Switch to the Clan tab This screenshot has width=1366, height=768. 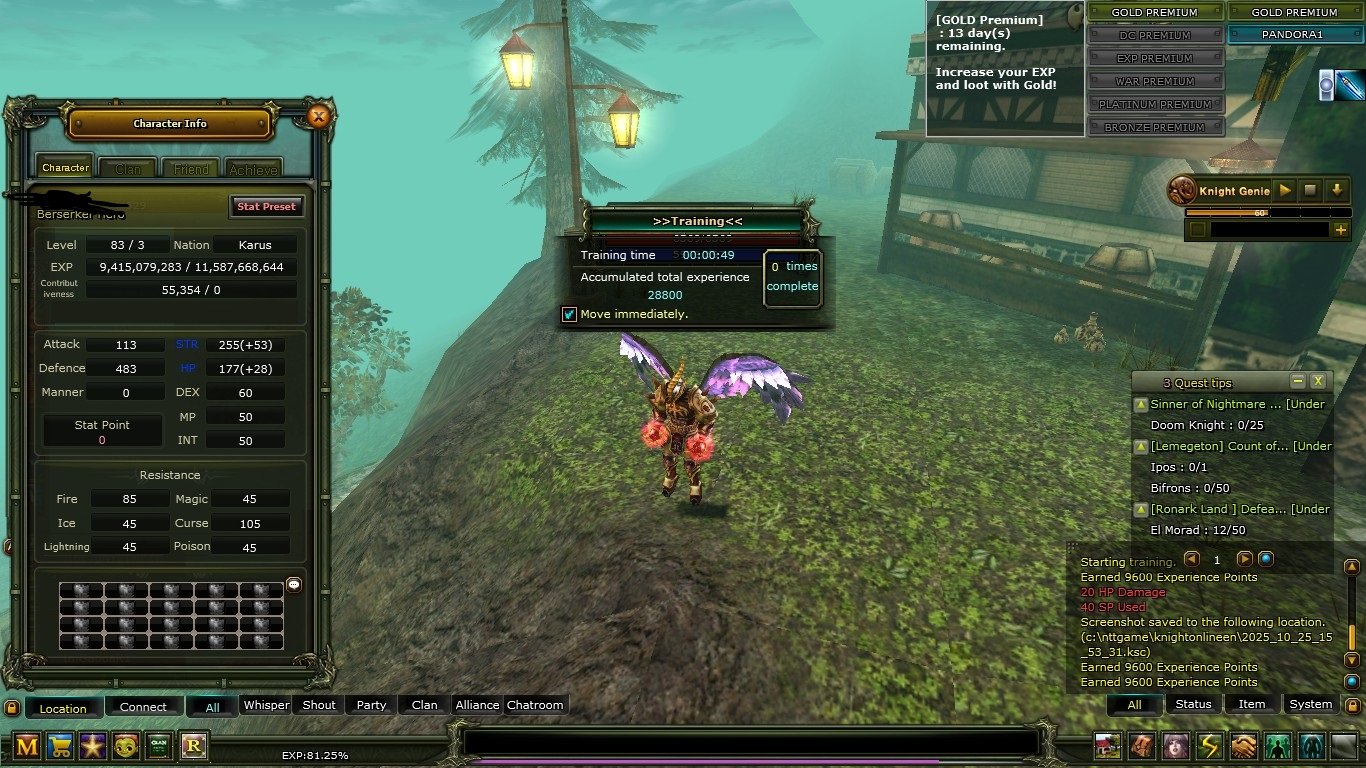(x=128, y=169)
